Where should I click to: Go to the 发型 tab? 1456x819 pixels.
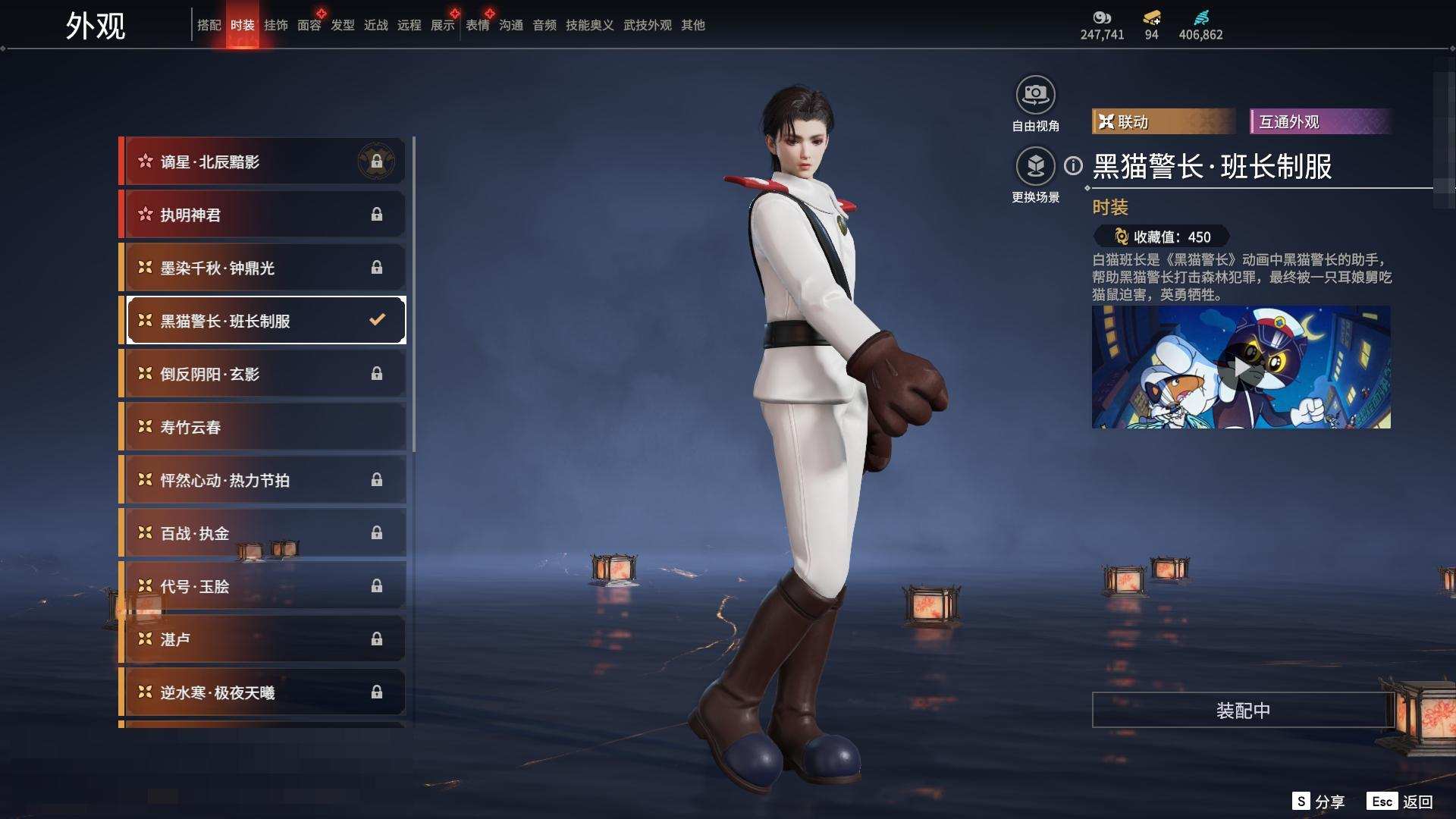point(342,25)
